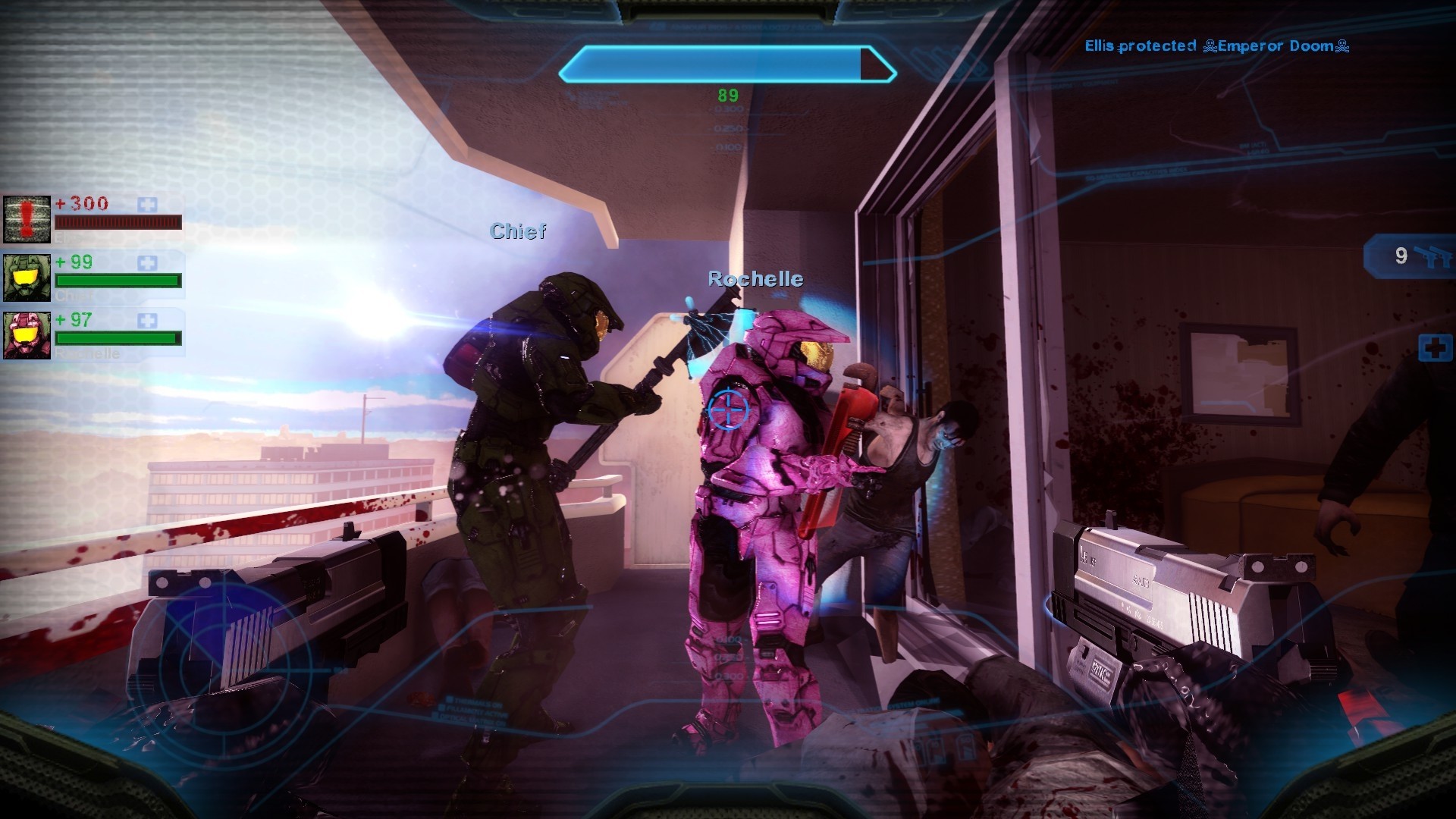
Task: Select the Chief nameplate above the green Spartan
Action: pos(519,232)
